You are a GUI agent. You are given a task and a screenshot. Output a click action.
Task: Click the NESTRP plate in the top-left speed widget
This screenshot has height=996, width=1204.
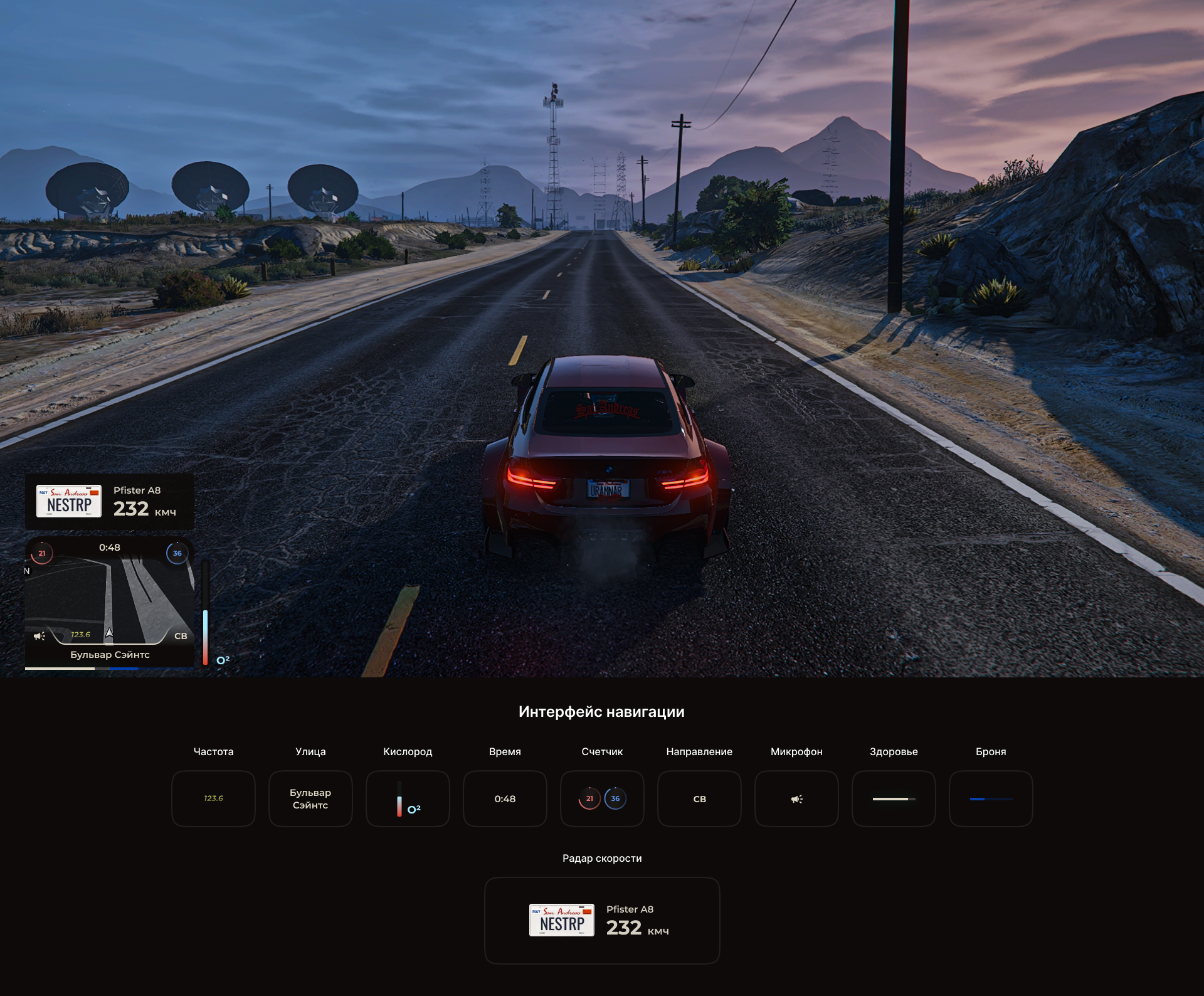tap(69, 501)
